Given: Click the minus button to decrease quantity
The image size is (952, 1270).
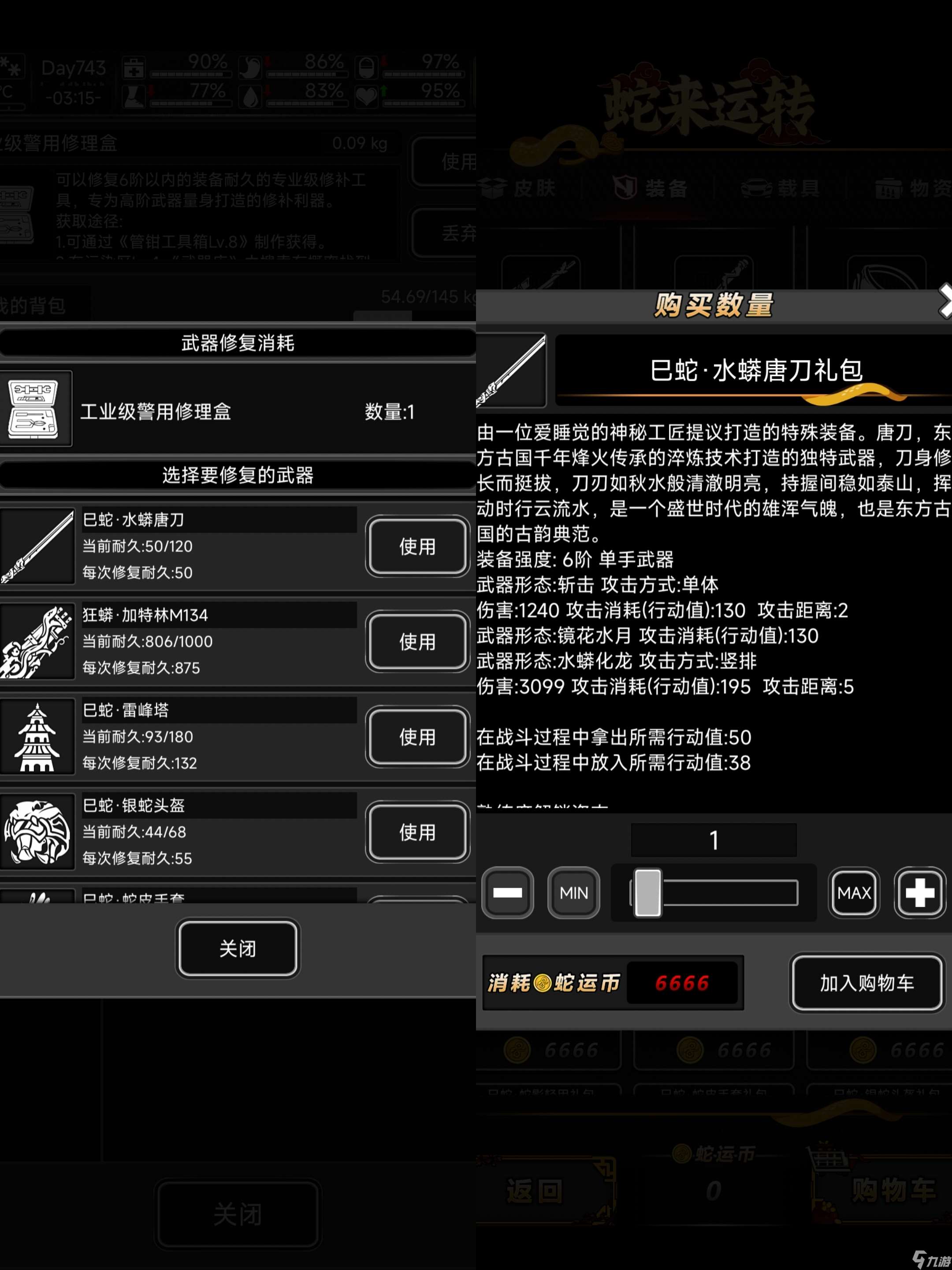Looking at the screenshot, I should pos(507,893).
